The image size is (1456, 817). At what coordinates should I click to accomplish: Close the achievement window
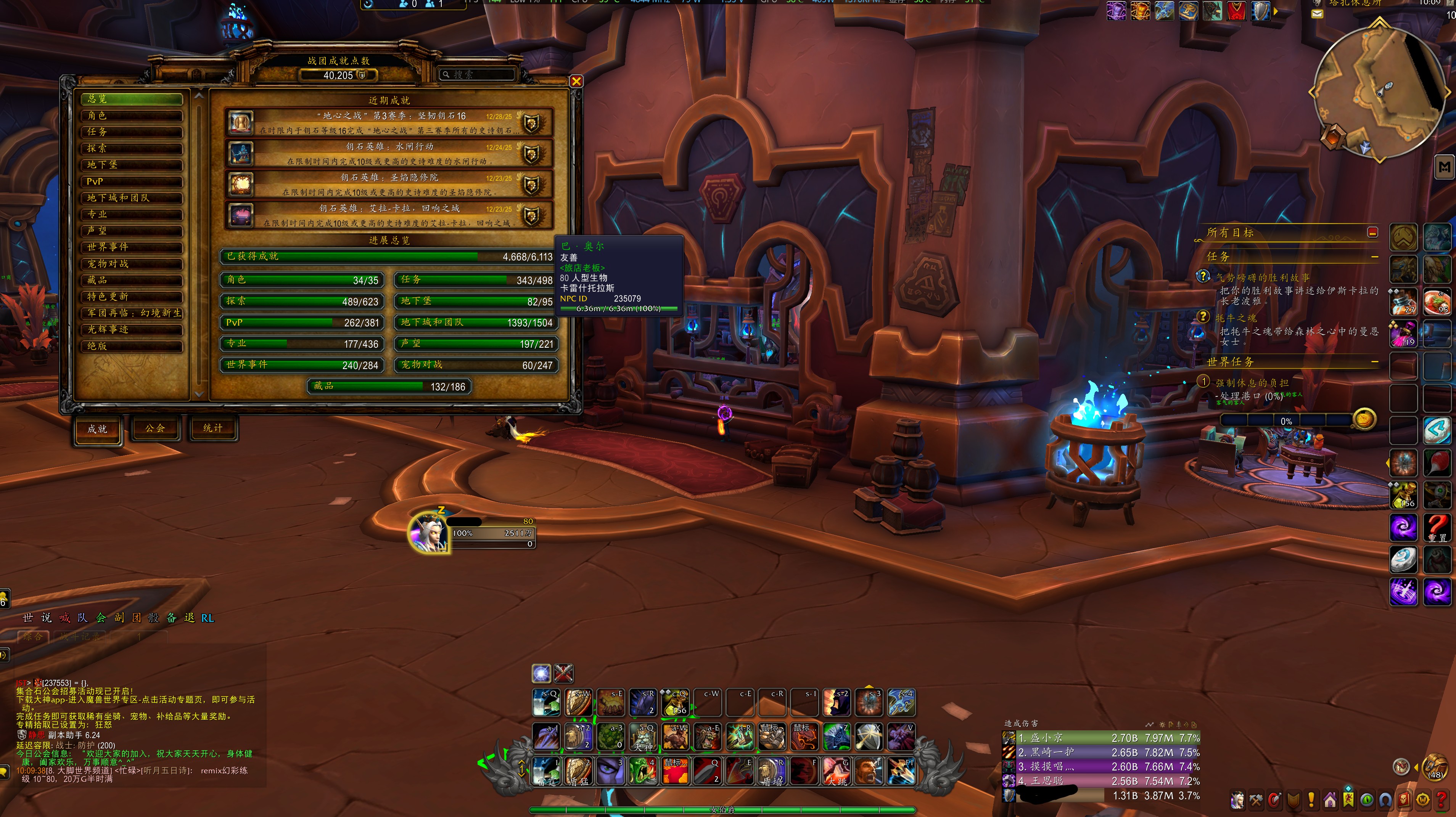coord(576,81)
